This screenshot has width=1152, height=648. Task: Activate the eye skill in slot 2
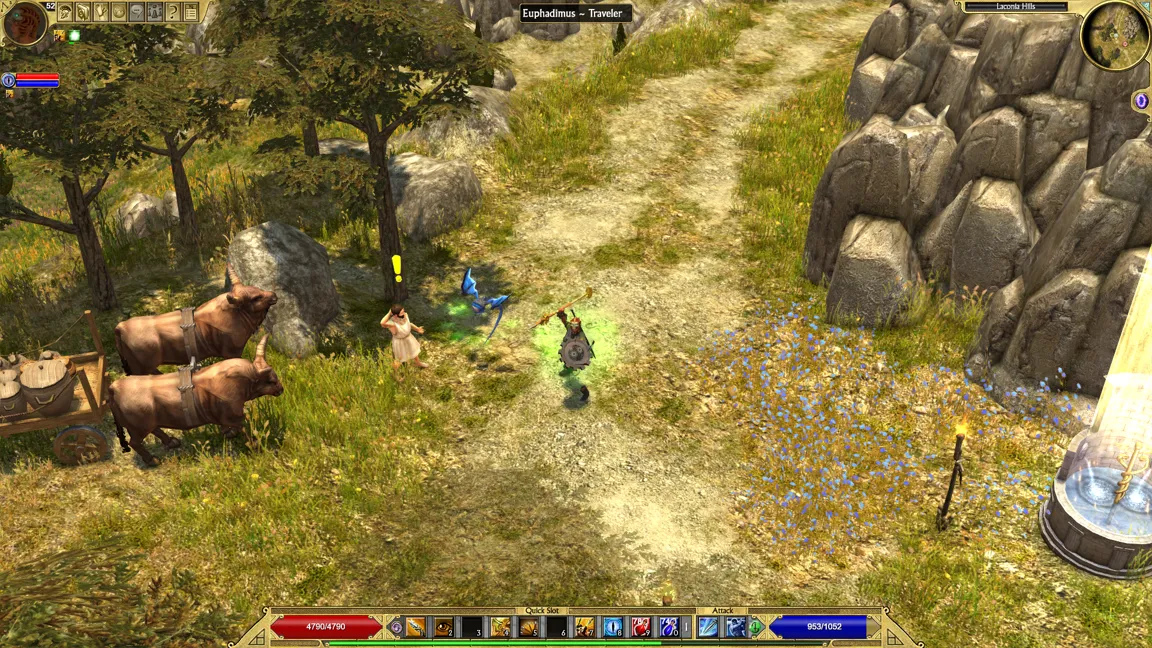pos(443,627)
